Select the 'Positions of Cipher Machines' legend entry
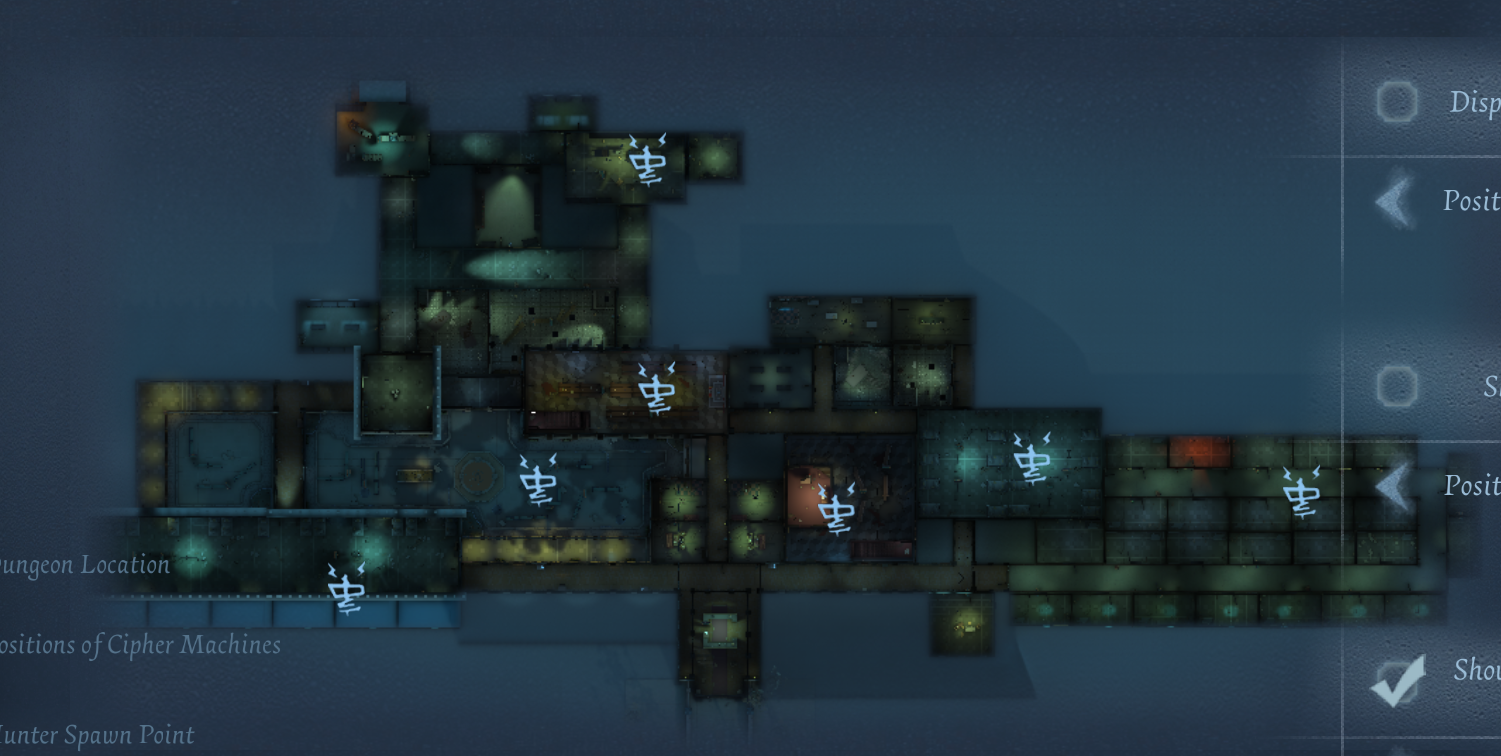The width and height of the screenshot is (1501, 756). [x=140, y=645]
